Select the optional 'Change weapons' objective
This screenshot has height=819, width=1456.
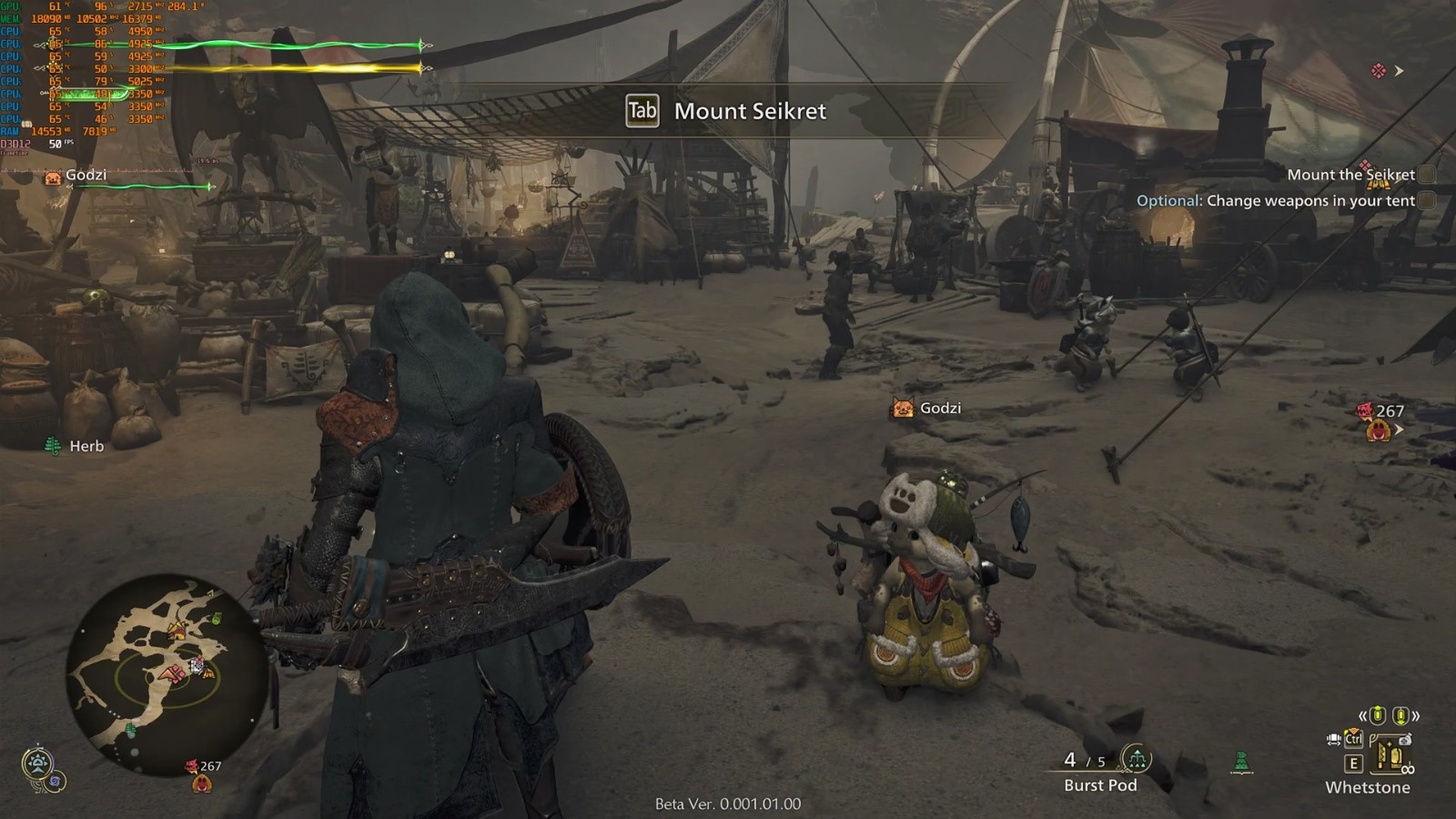coord(1276,201)
